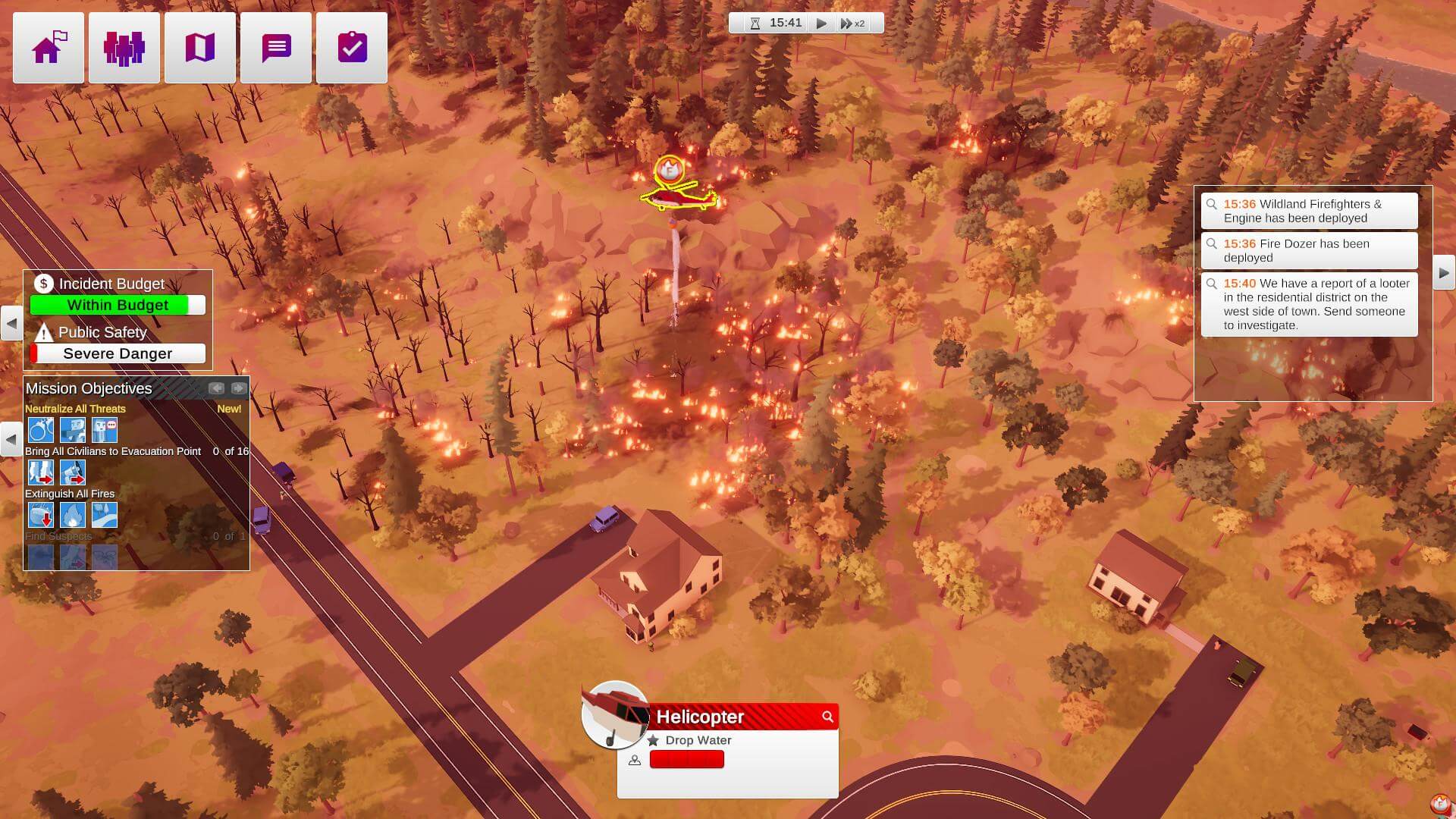1456x819 pixels.
Task: Open the messages log
Action: tap(276, 48)
